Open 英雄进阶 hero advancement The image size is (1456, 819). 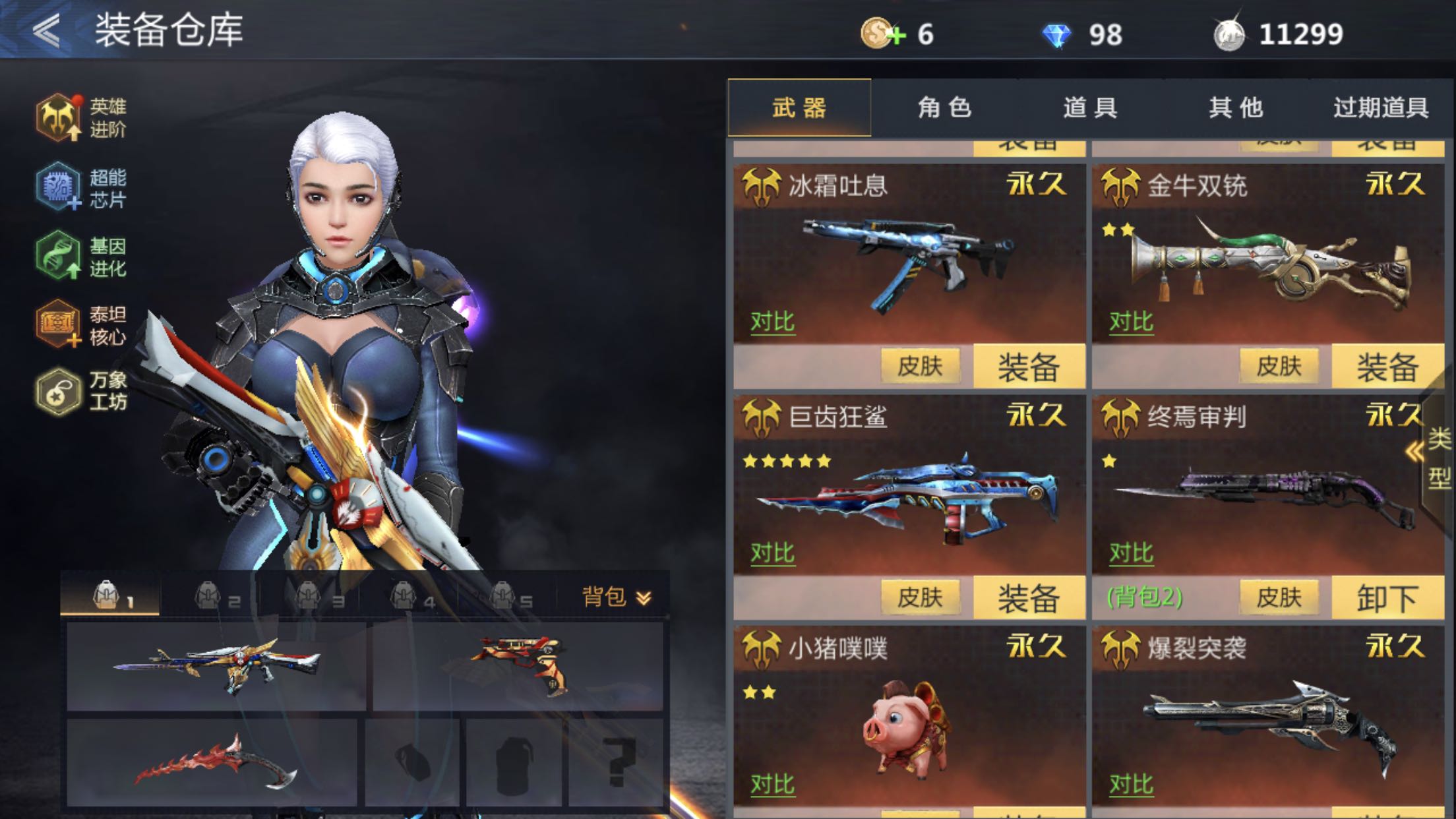80,117
